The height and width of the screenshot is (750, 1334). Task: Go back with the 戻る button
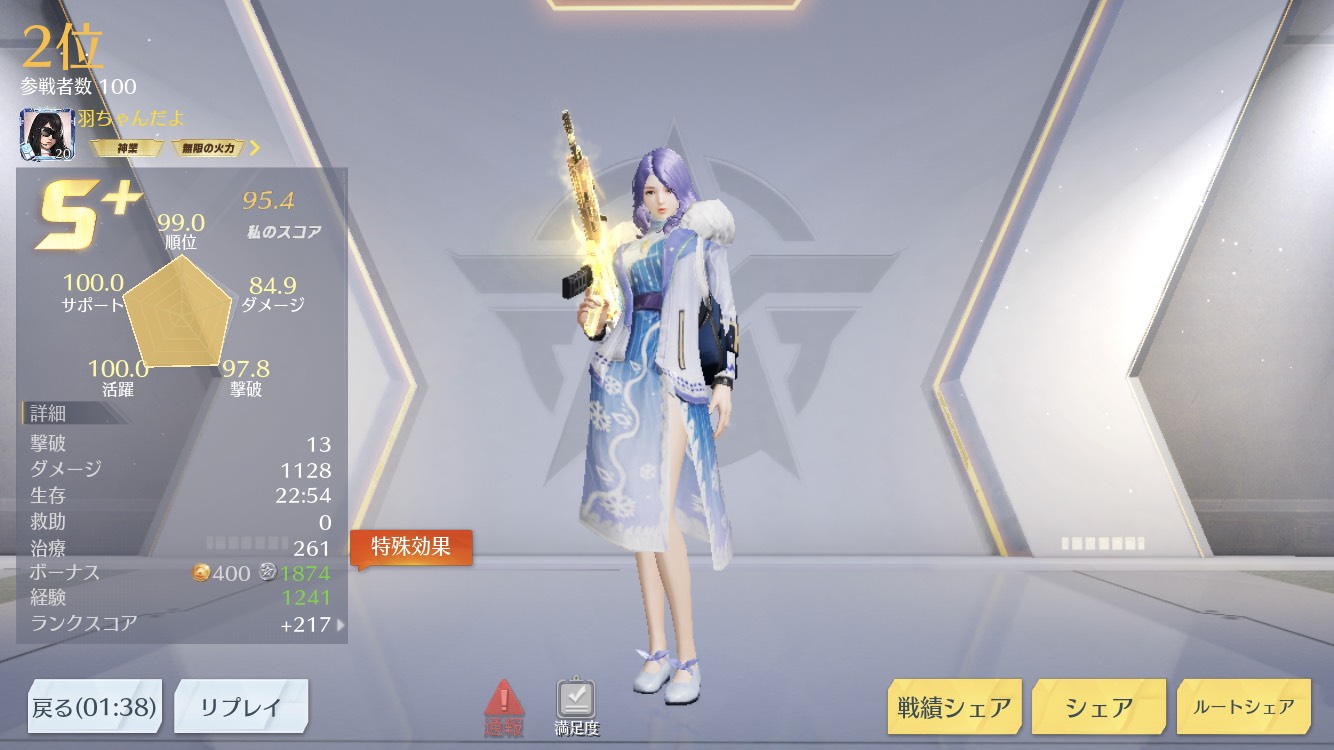coord(94,708)
